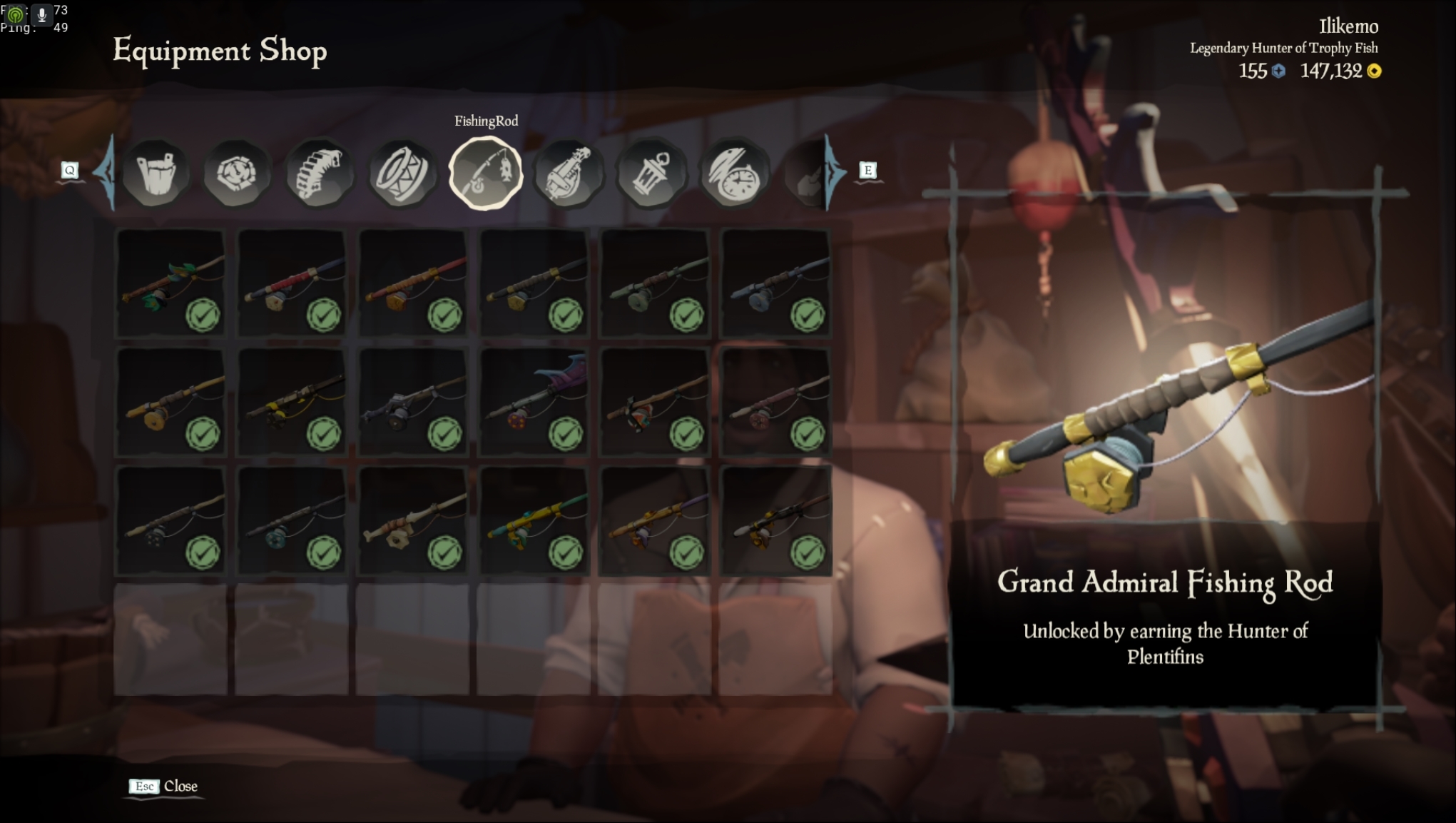Switch to the drum category
Image resolution: width=1456 pixels, height=823 pixels.
402,173
